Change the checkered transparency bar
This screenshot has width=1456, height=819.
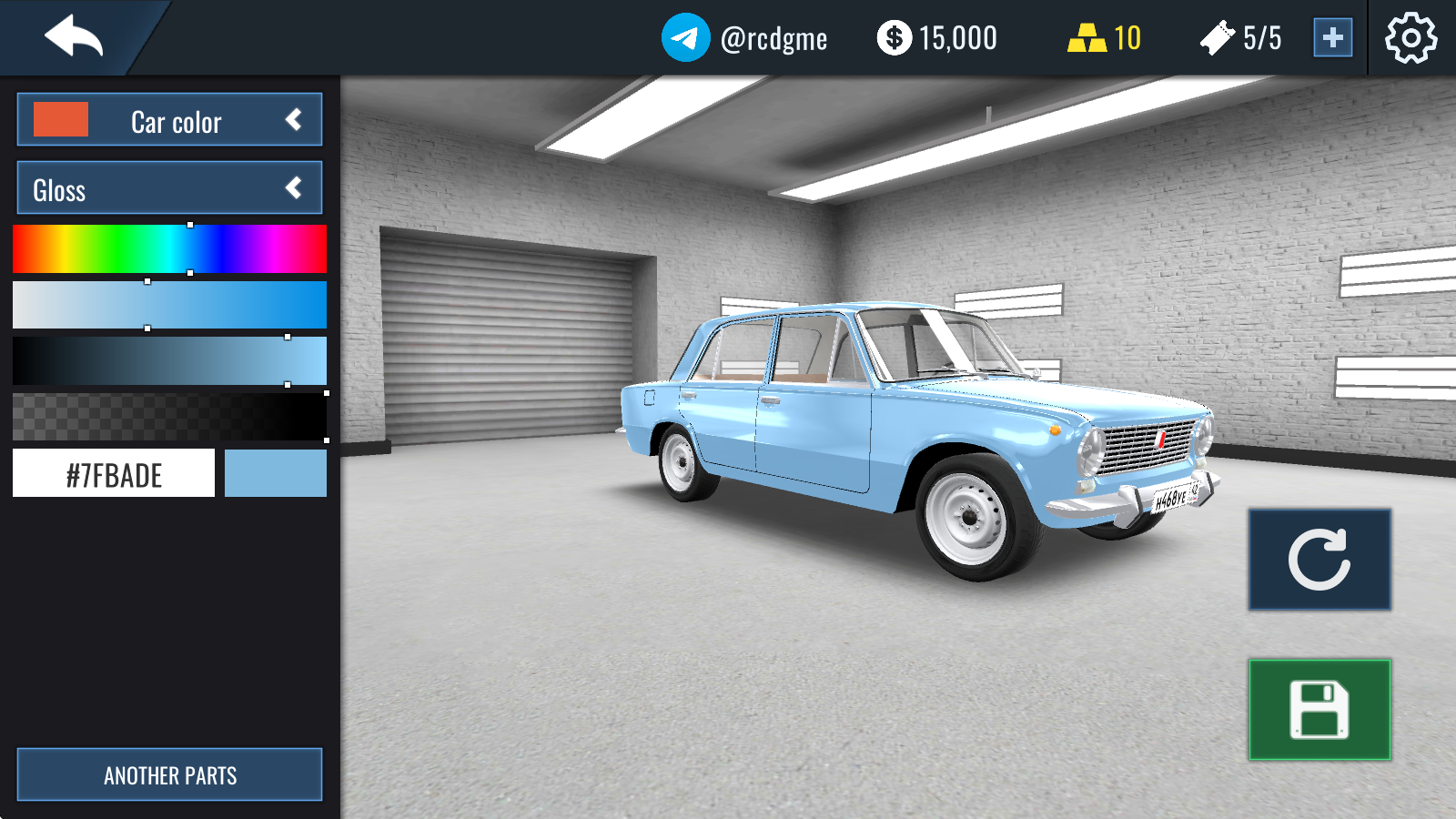coord(169,417)
